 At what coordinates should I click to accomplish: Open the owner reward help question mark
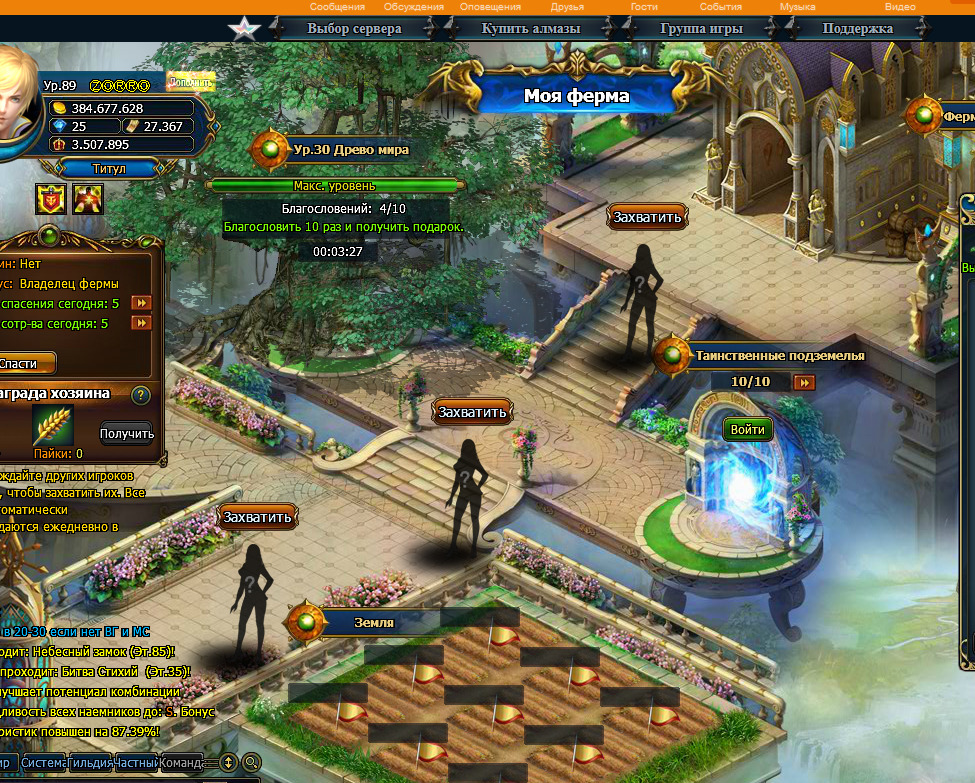click(x=140, y=395)
